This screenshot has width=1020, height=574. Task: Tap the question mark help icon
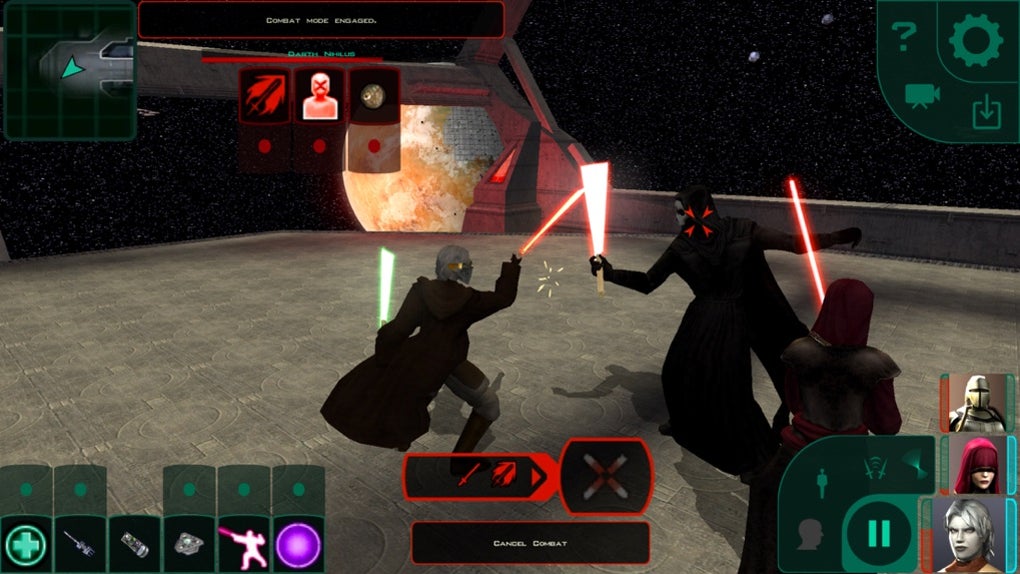(904, 38)
